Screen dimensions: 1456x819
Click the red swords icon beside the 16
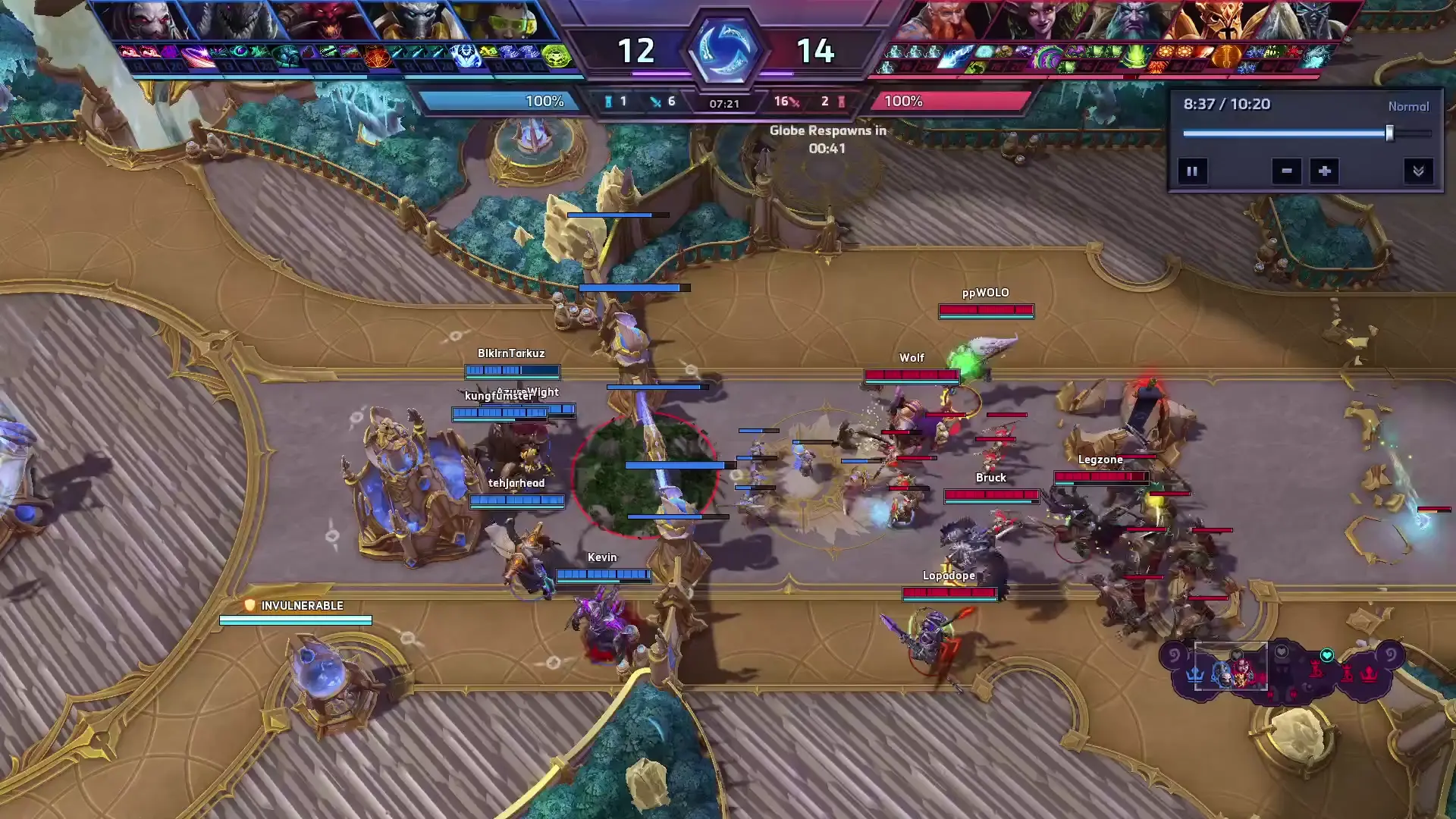(x=795, y=101)
